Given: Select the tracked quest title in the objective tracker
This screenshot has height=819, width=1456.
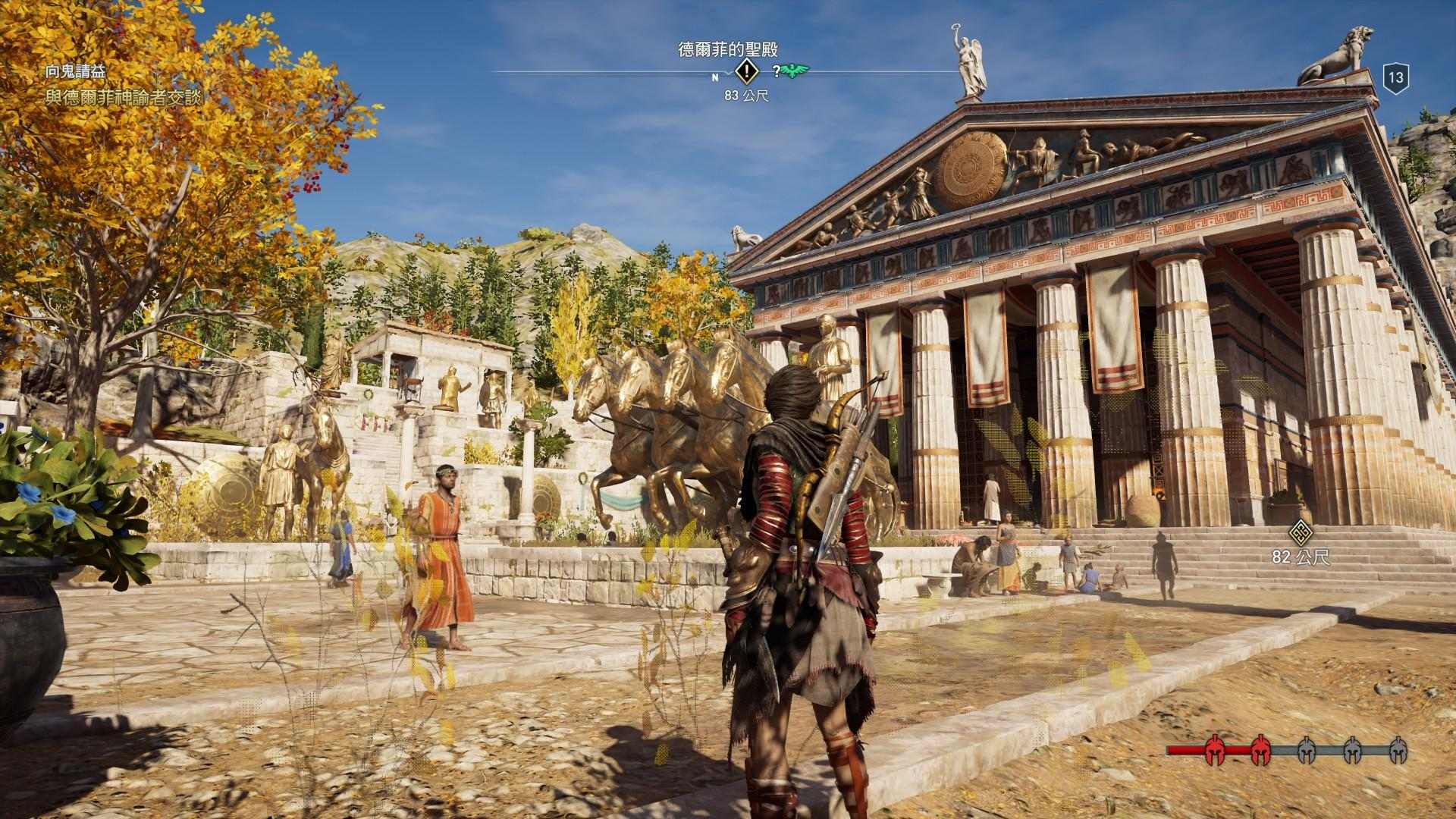Looking at the screenshot, I should click(x=75, y=71).
